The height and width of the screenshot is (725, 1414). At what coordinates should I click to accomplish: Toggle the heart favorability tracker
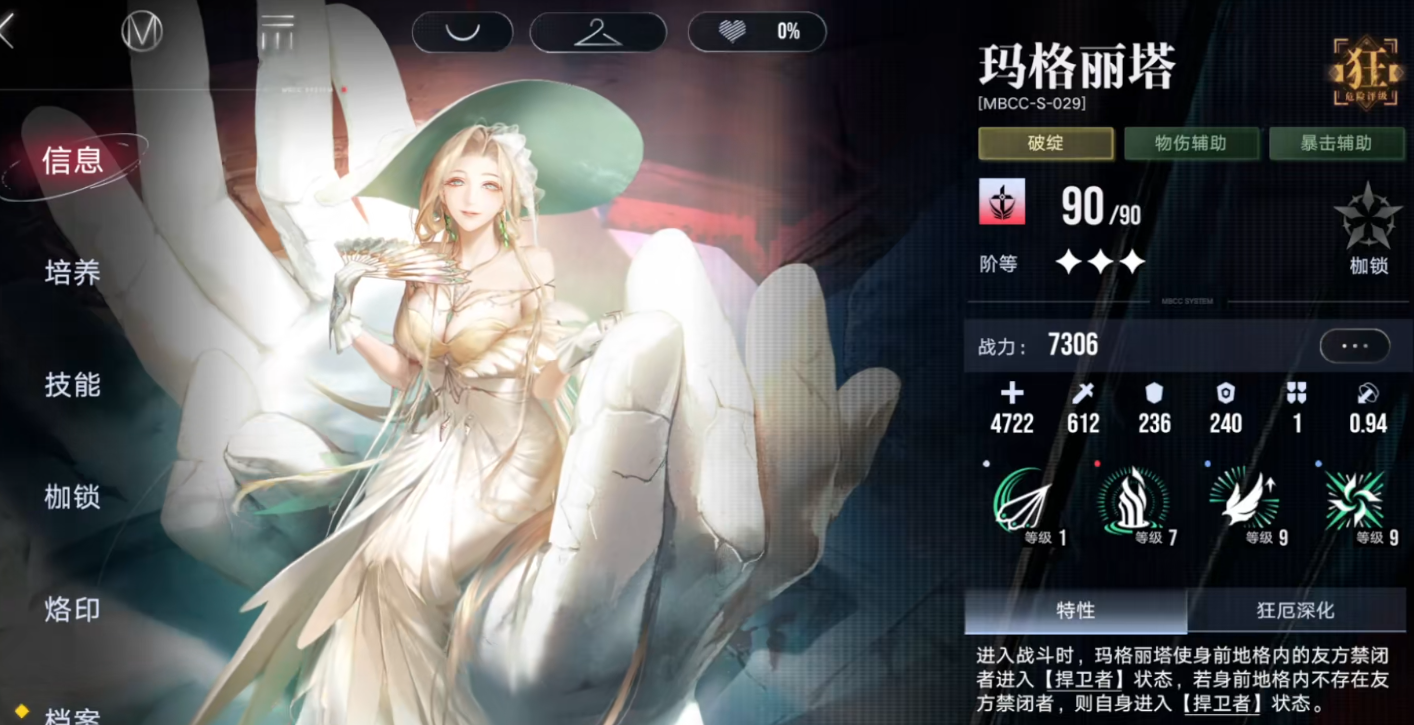coord(757,31)
